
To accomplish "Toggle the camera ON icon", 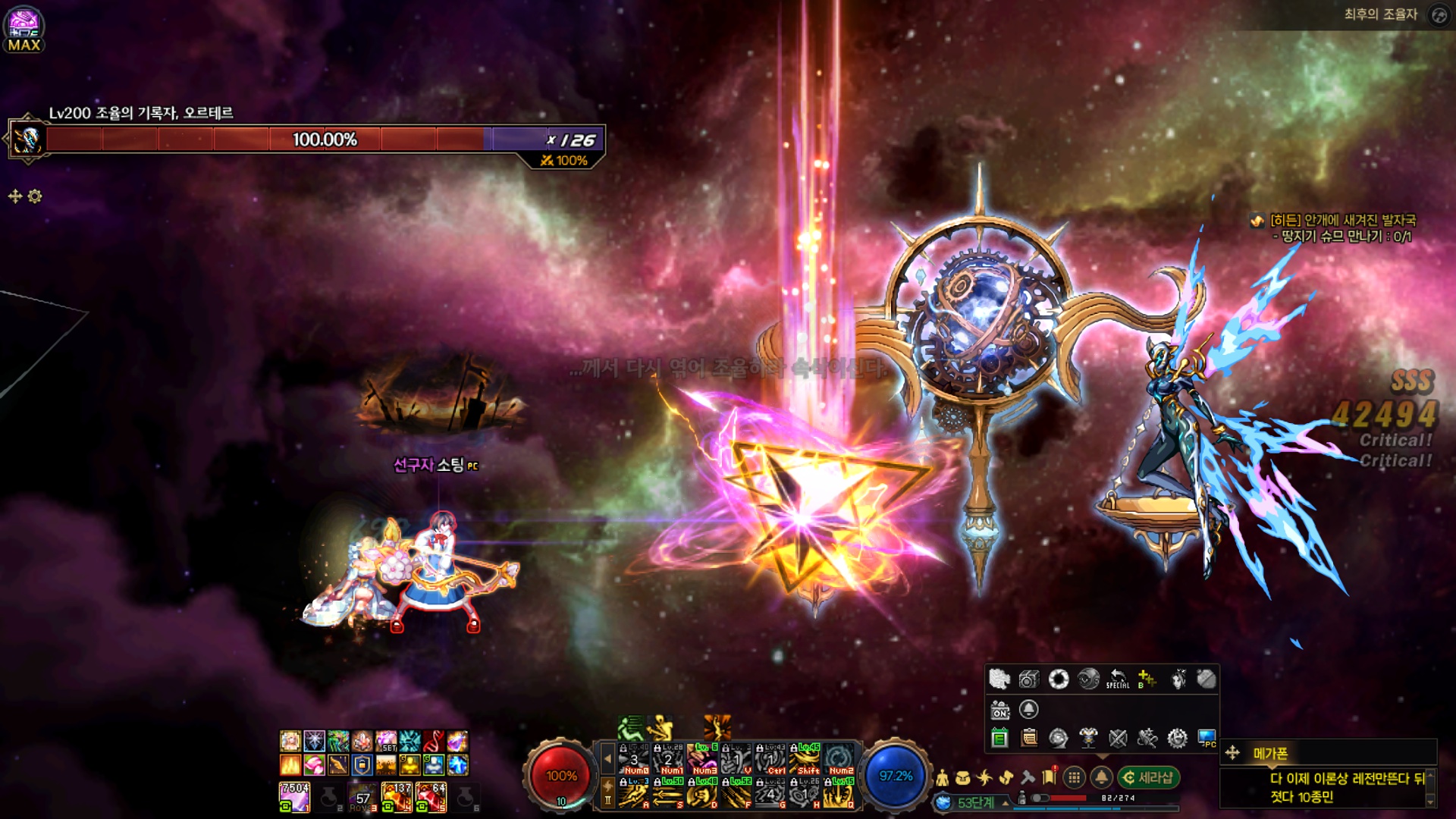I will point(999,710).
